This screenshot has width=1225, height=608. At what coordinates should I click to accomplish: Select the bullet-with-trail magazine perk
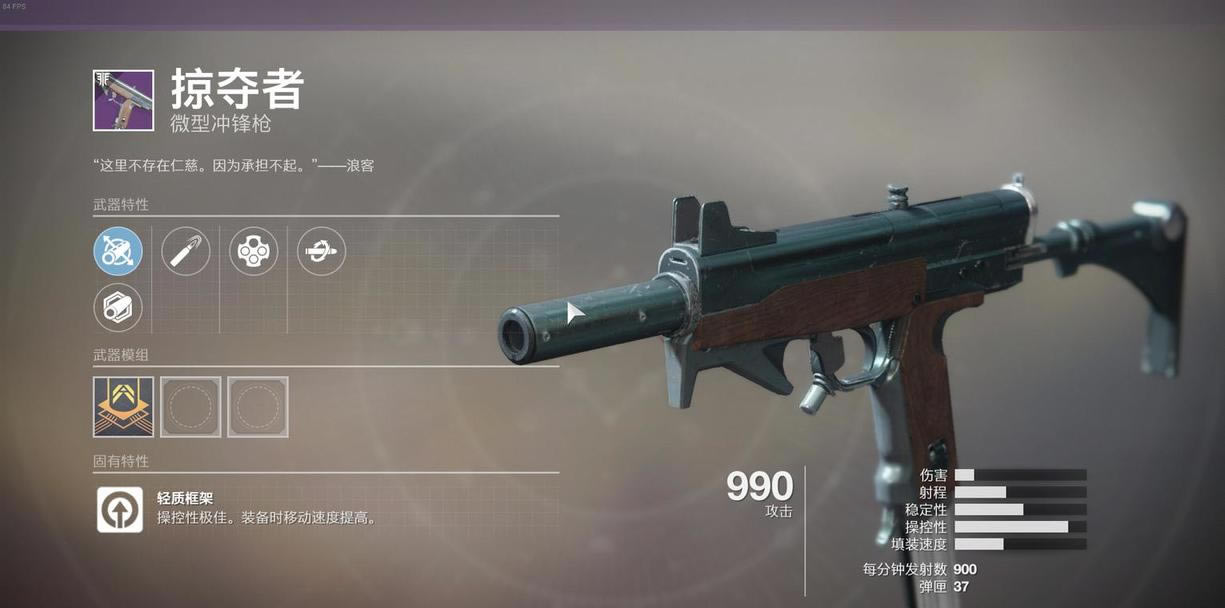click(x=186, y=251)
